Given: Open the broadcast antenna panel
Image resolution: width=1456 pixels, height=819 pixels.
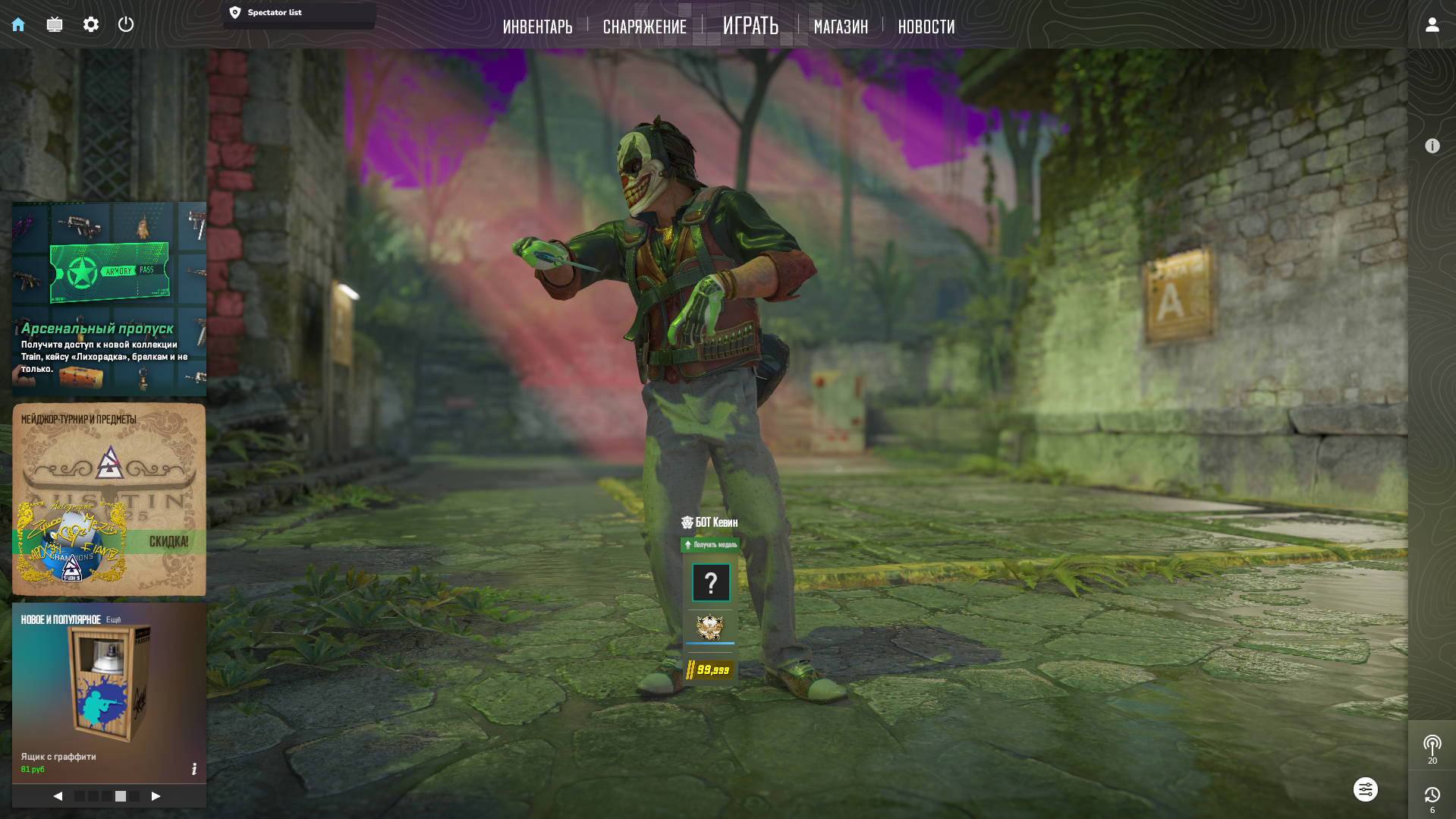Looking at the screenshot, I should pyautogui.click(x=1432, y=747).
